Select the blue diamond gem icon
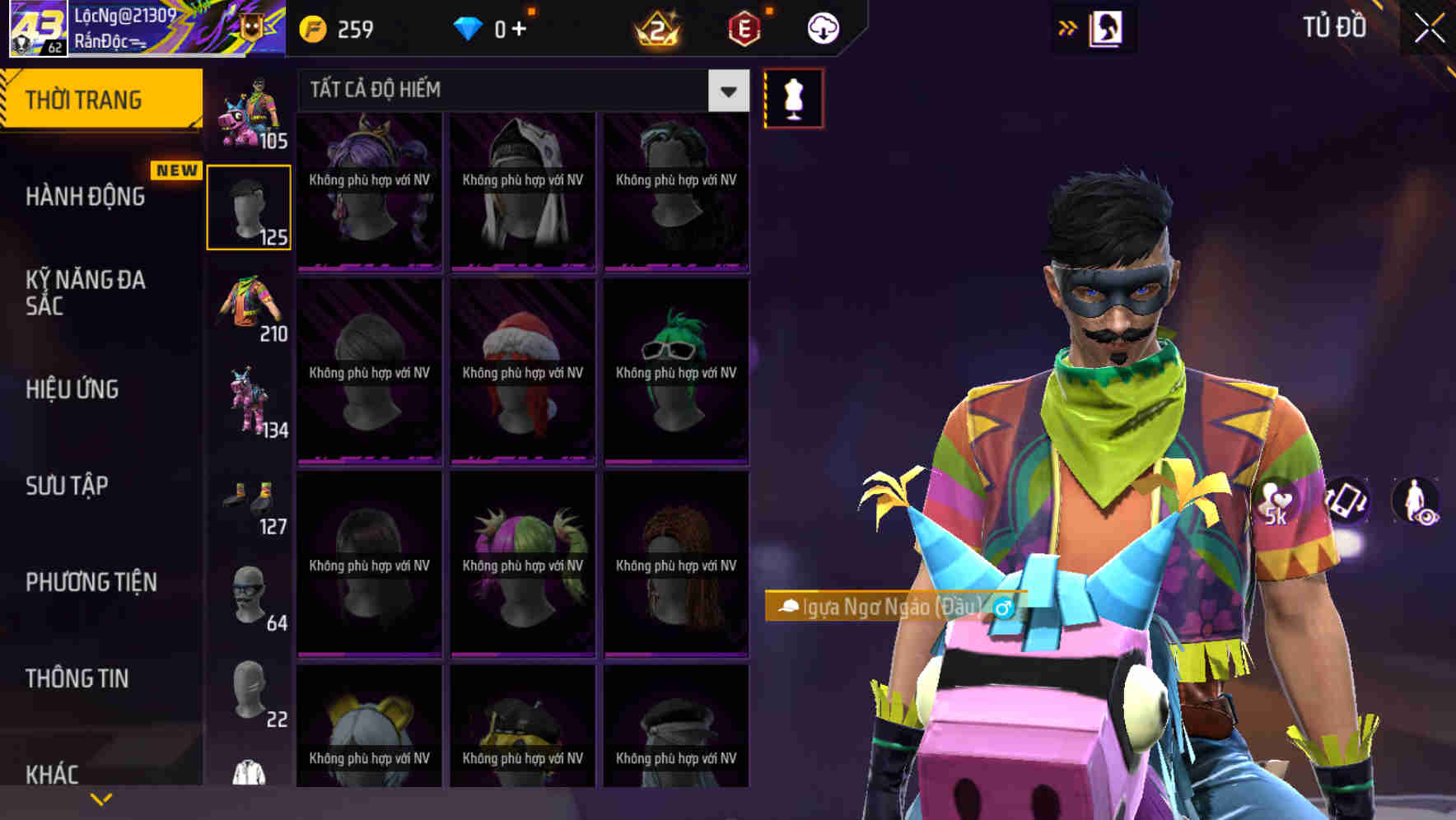Viewport: 1456px width, 820px height. pos(468,28)
